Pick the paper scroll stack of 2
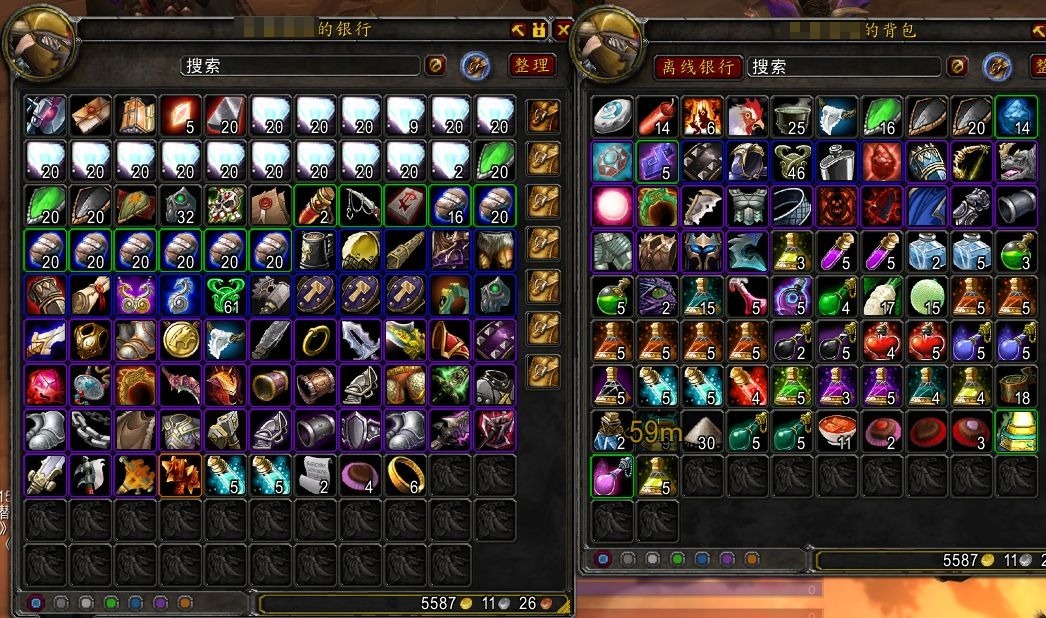The image size is (1046, 618). [x=316, y=476]
